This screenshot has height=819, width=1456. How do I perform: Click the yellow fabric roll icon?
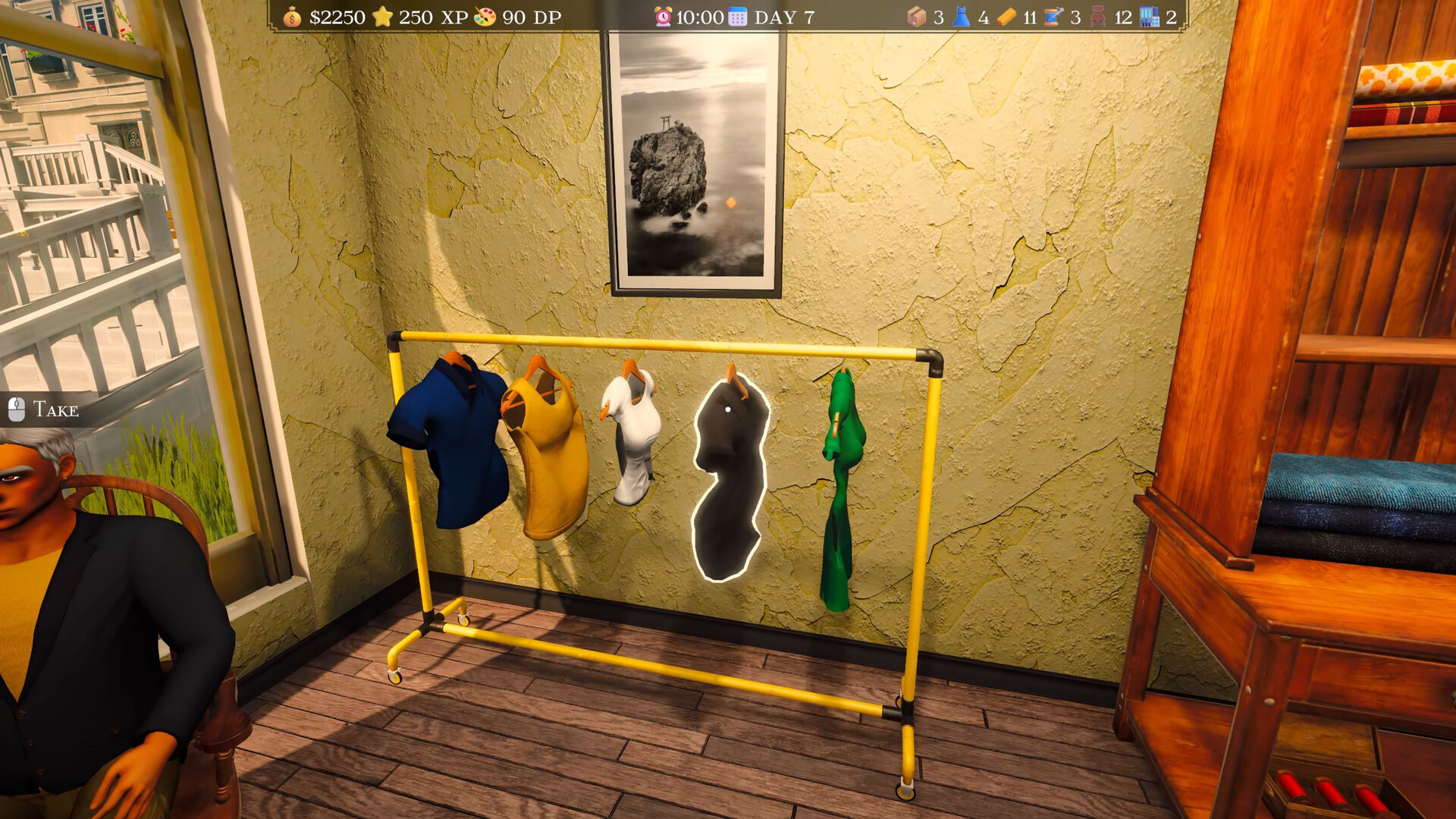(x=1006, y=16)
